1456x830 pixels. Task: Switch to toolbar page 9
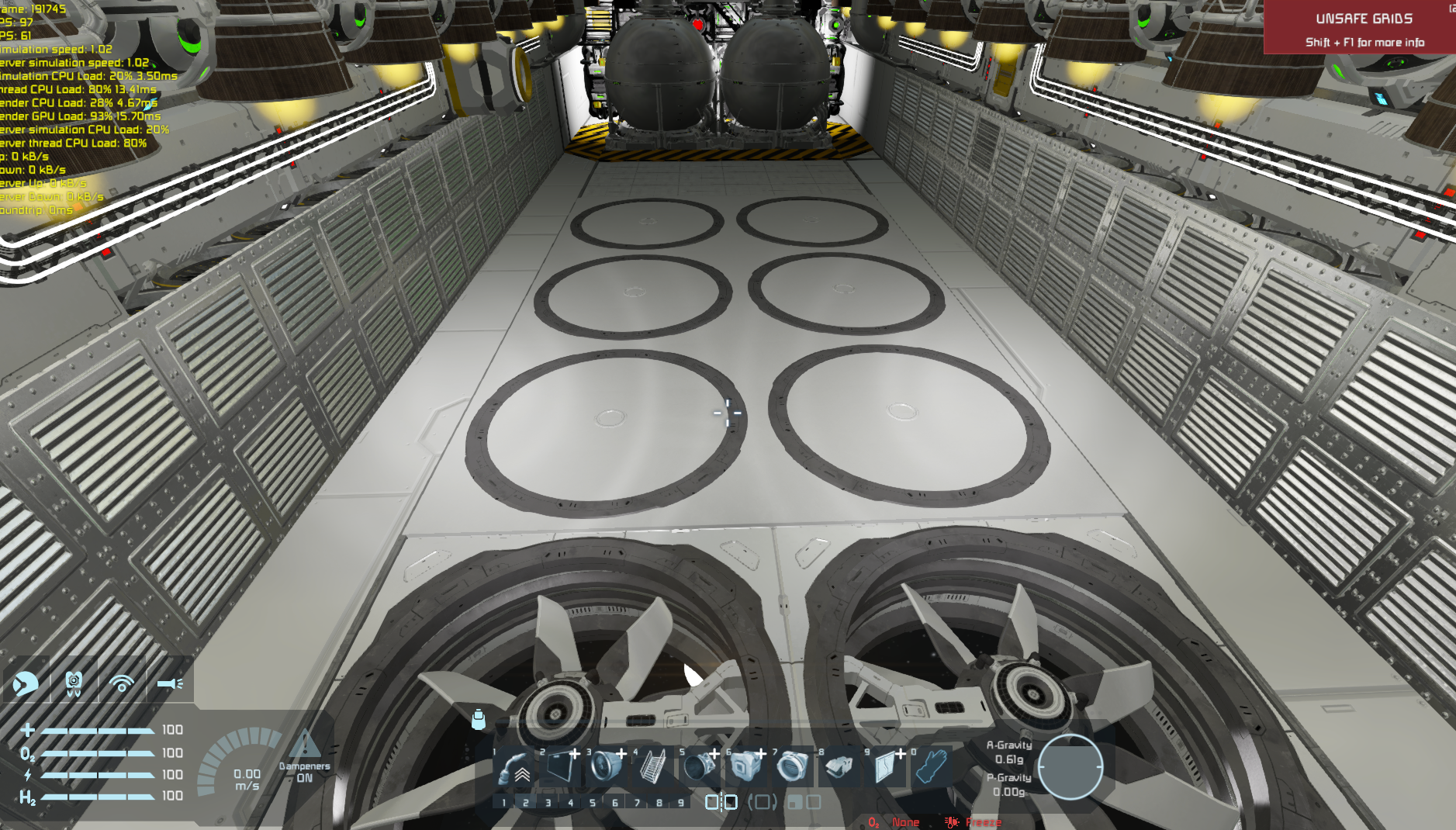[681, 803]
